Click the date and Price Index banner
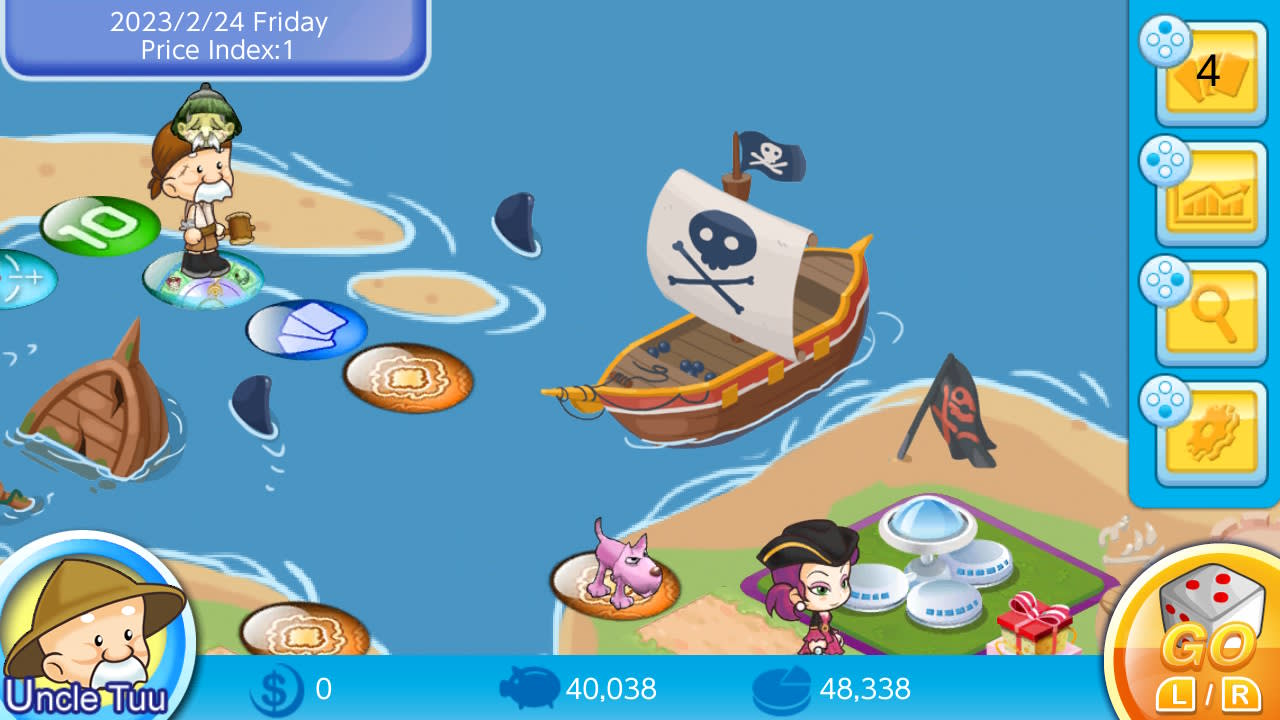 (214, 35)
